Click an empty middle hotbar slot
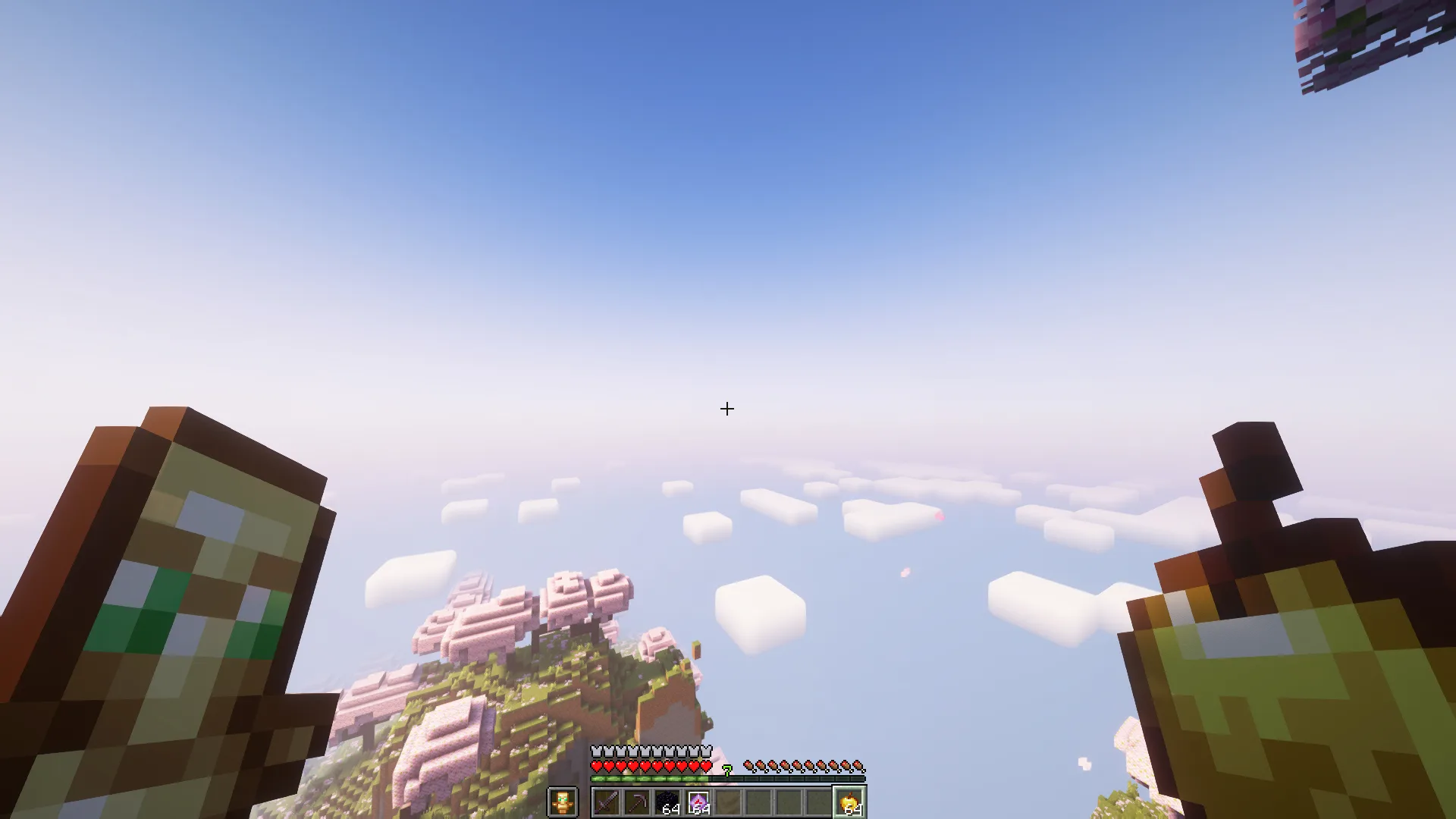The image size is (1456, 819). 758,800
